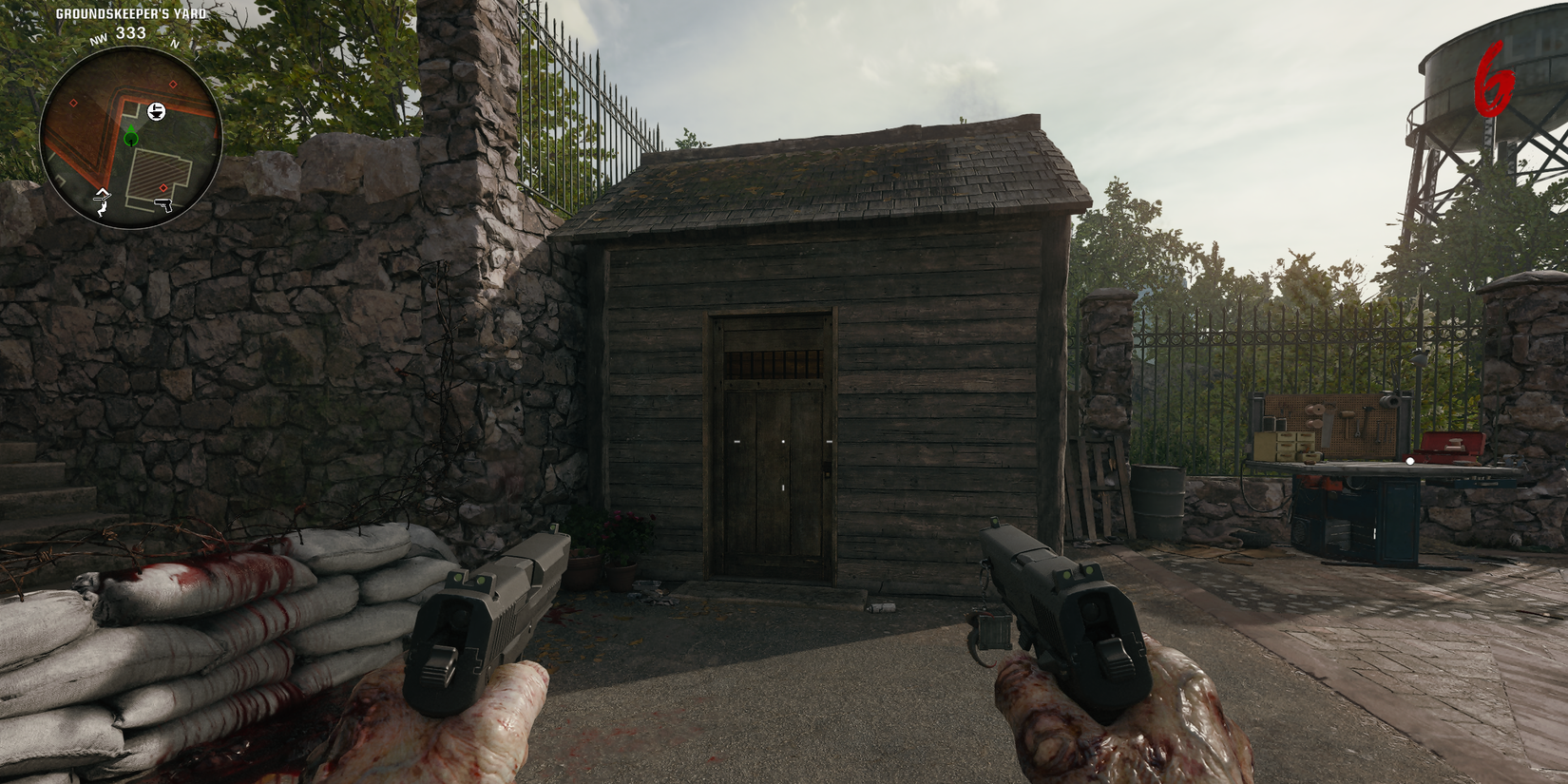The image size is (1568, 784).
Task: Select the green player arrow on minimap
Action: click(131, 136)
